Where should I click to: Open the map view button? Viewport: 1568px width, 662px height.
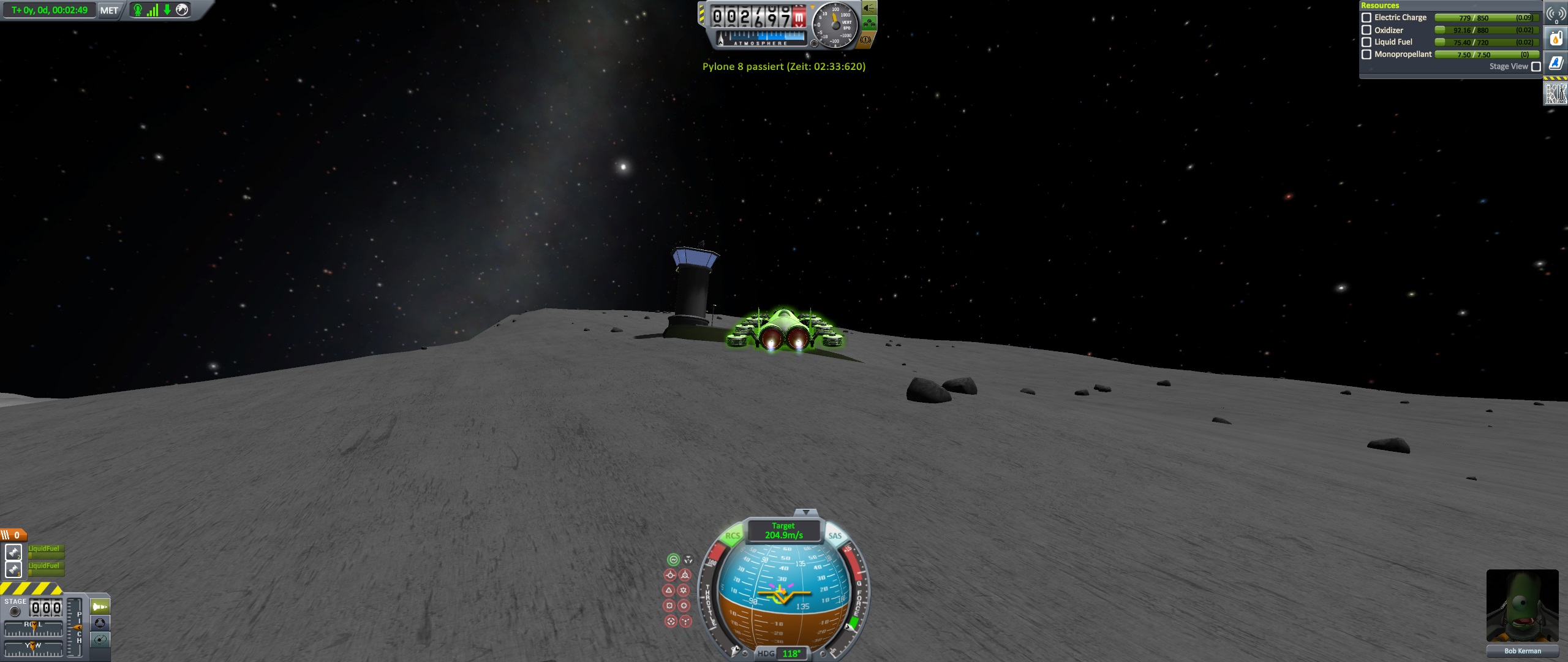(100, 640)
